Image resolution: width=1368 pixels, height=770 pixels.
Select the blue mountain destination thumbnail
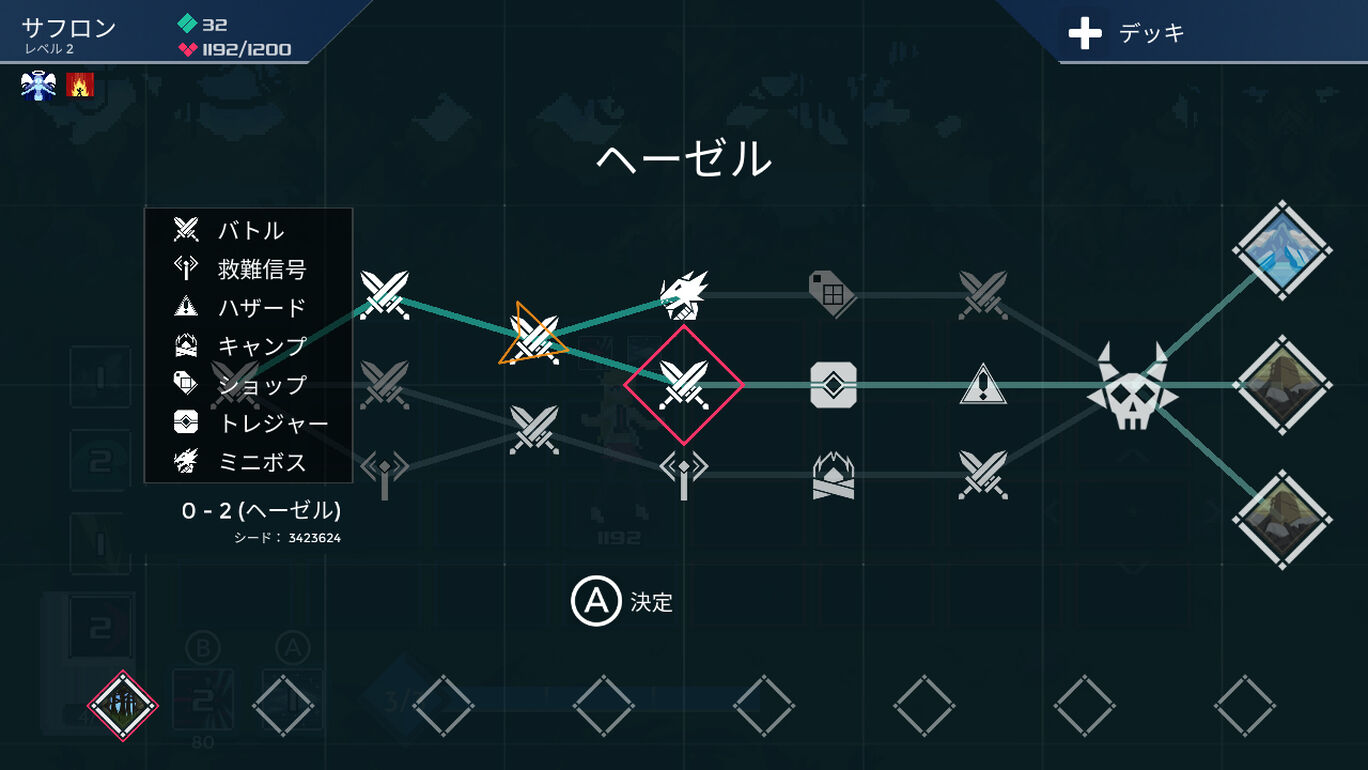point(1283,252)
